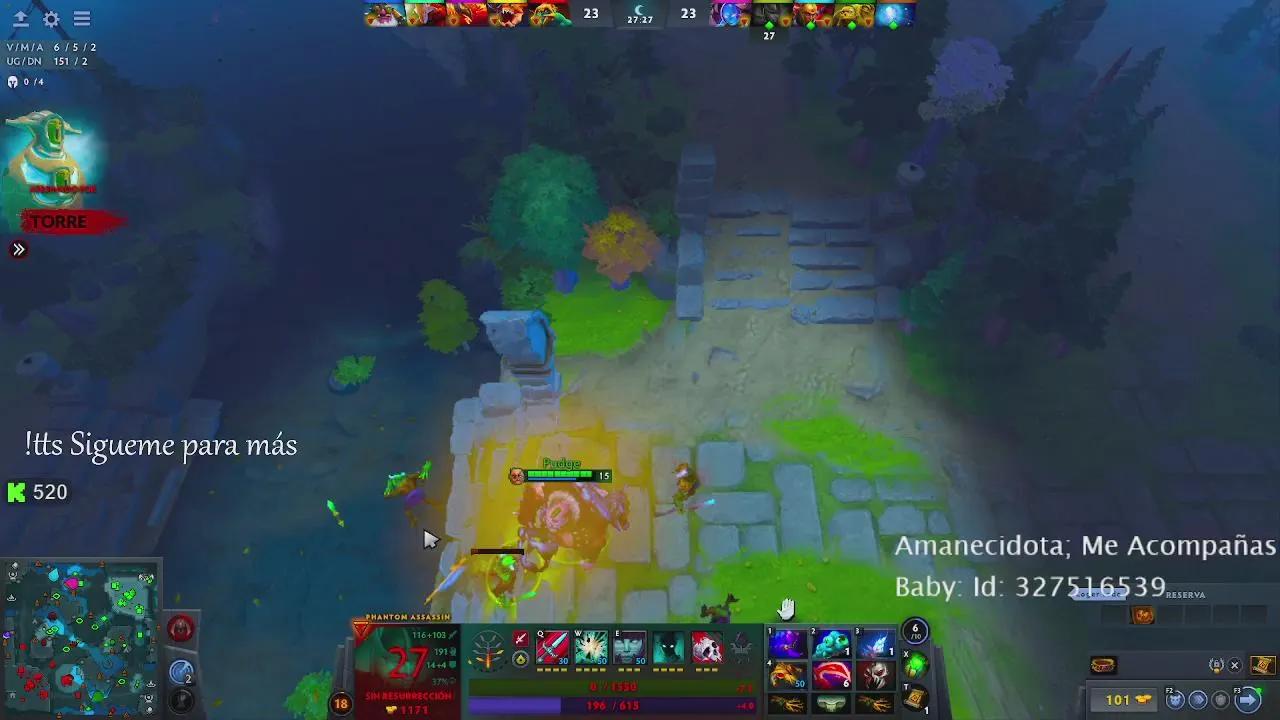Click the scan ability on the minimap panel
The width and height of the screenshot is (1280, 720).
tap(181, 669)
